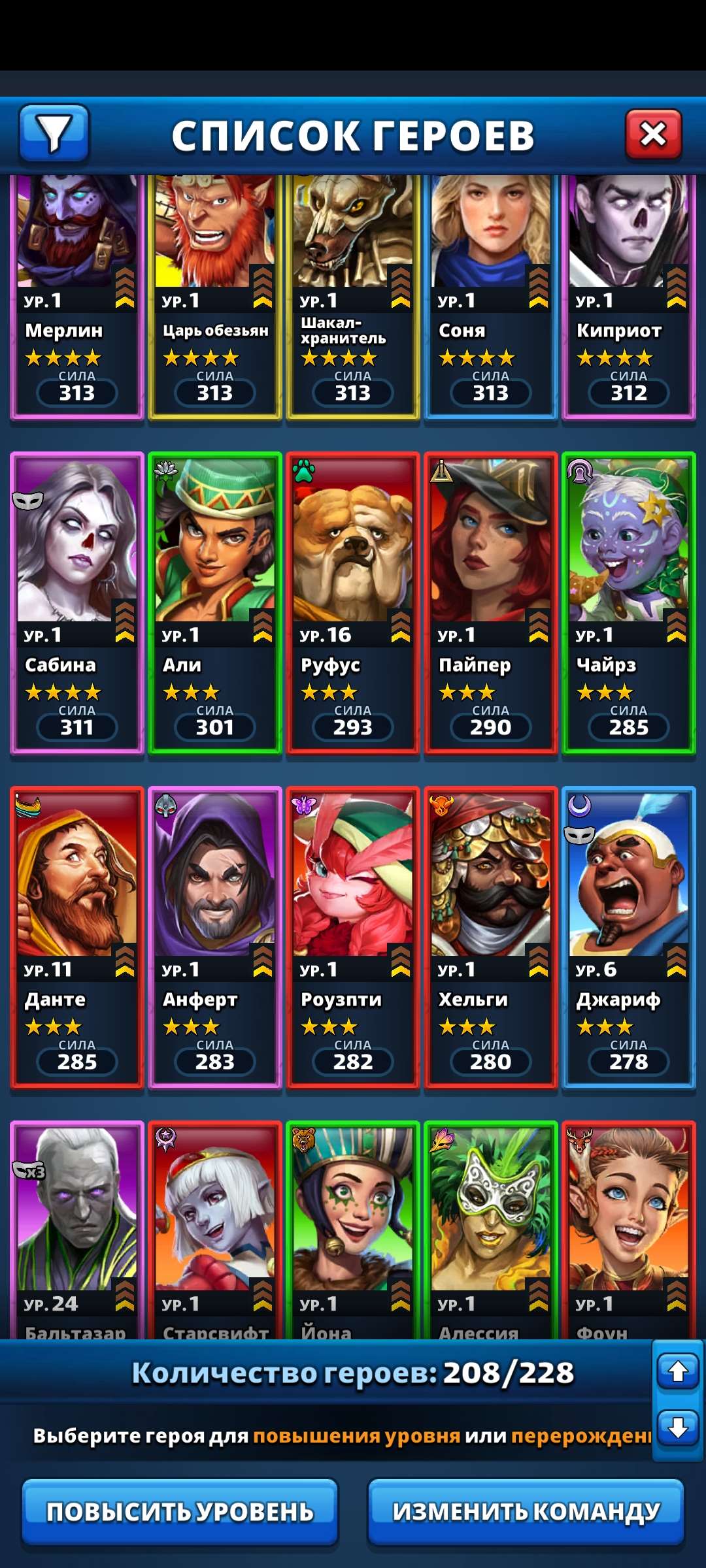Pick the Али hero card

pyautogui.click(x=215, y=602)
